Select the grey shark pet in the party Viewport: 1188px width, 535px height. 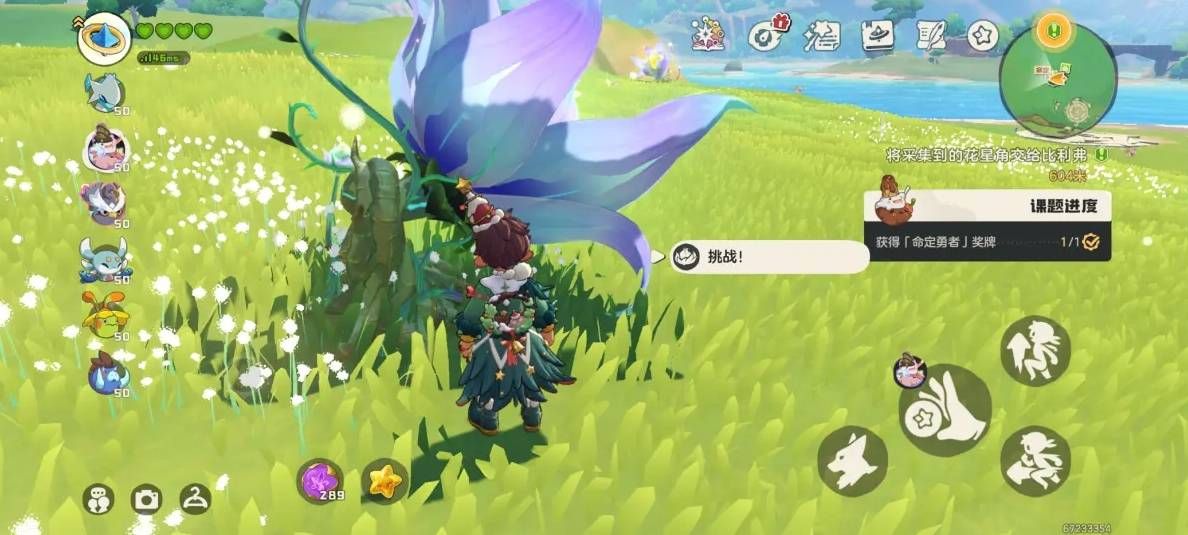(x=104, y=93)
